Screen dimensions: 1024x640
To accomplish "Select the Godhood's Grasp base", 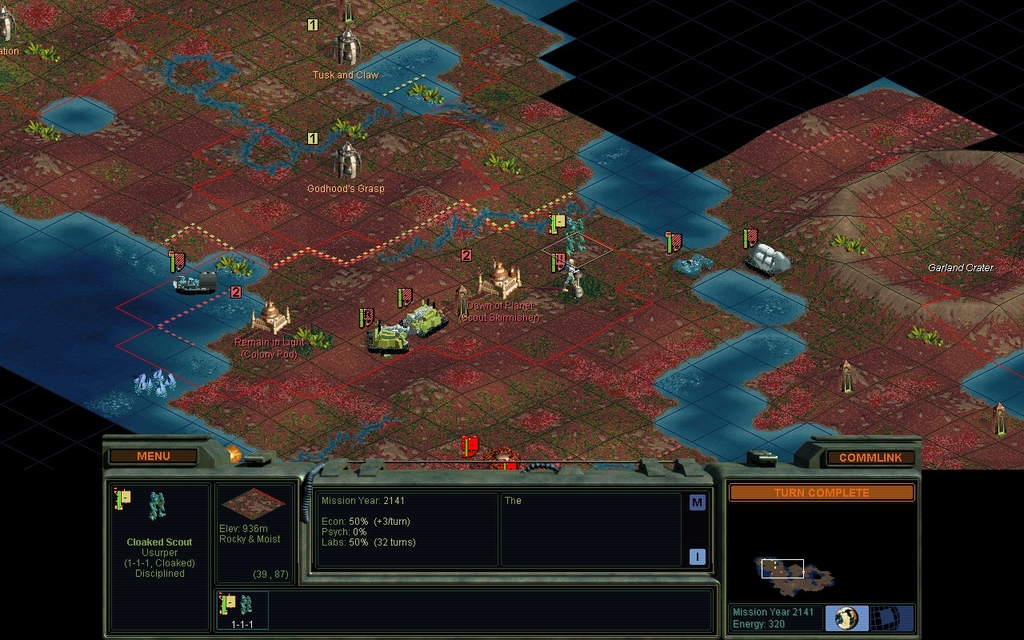I will 346,160.
